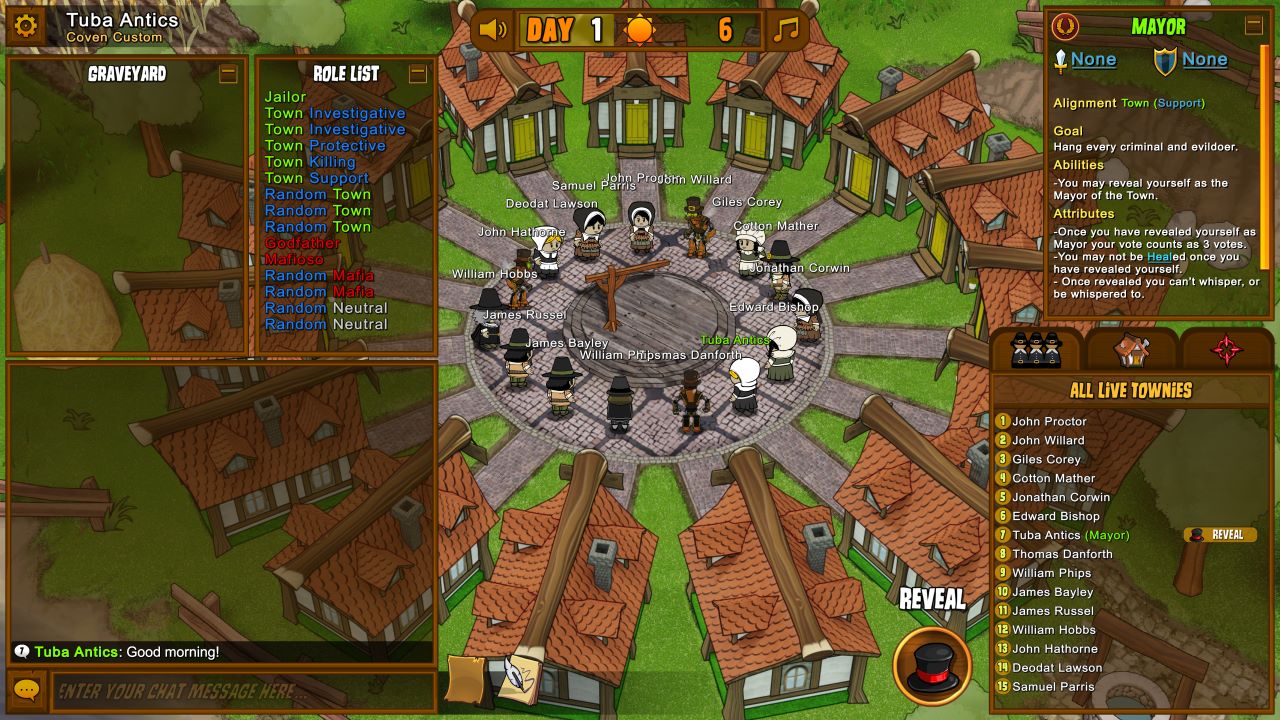Pick William Phips in the player list
Screen dimensions: 1280x720
[1051, 573]
